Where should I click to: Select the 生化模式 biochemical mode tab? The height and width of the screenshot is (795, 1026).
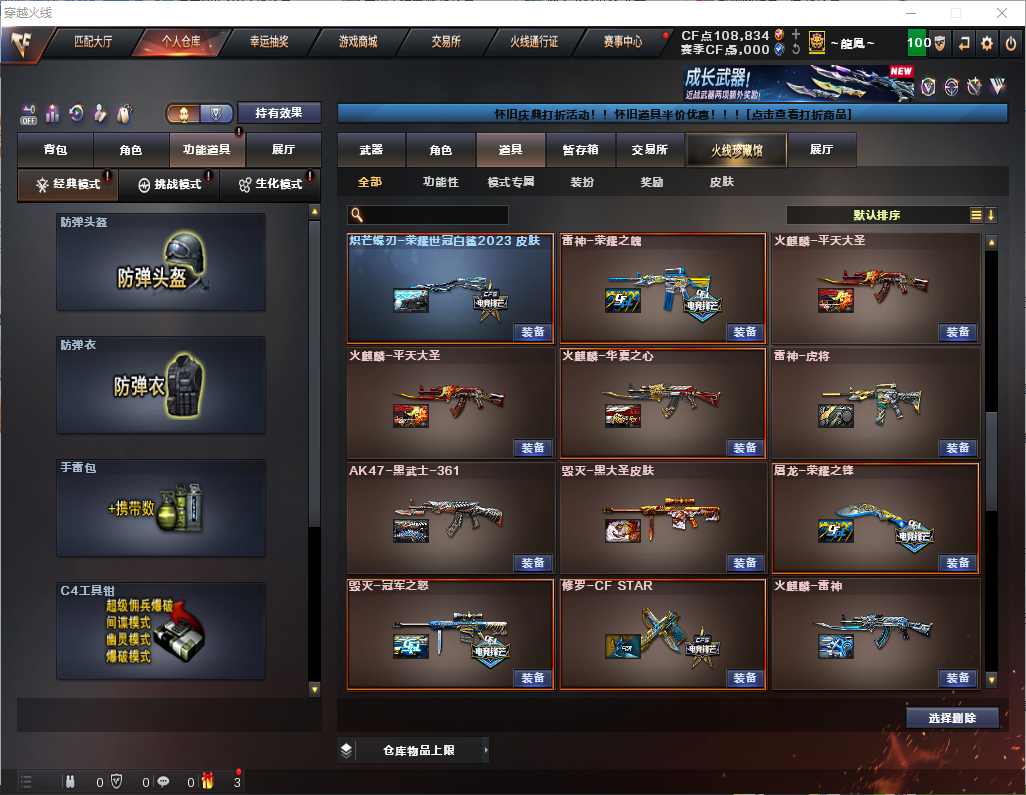[x=270, y=185]
